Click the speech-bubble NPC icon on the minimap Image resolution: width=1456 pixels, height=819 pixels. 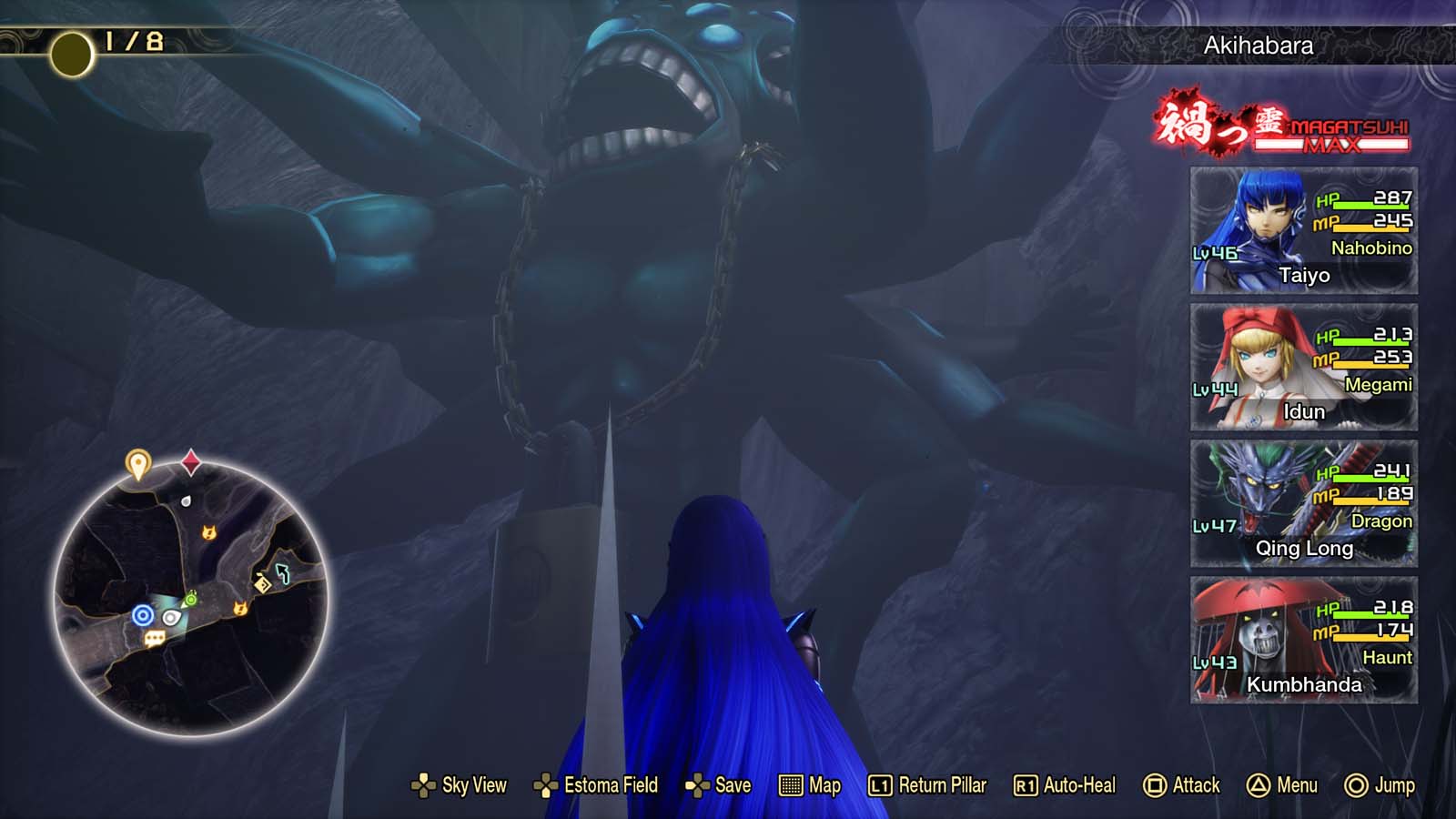pyautogui.click(x=154, y=638)
